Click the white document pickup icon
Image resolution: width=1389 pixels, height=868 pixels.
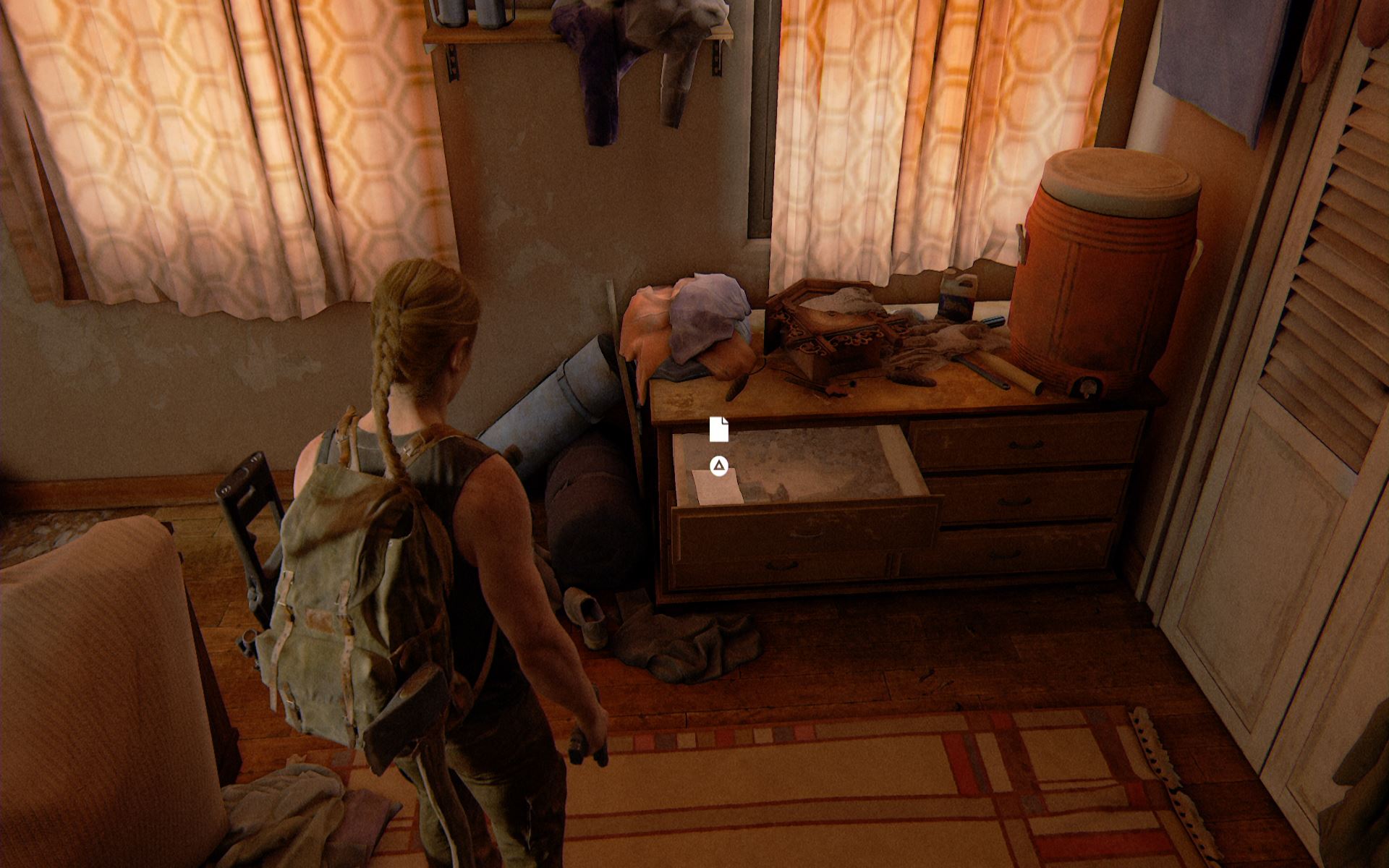coord(718,429)
